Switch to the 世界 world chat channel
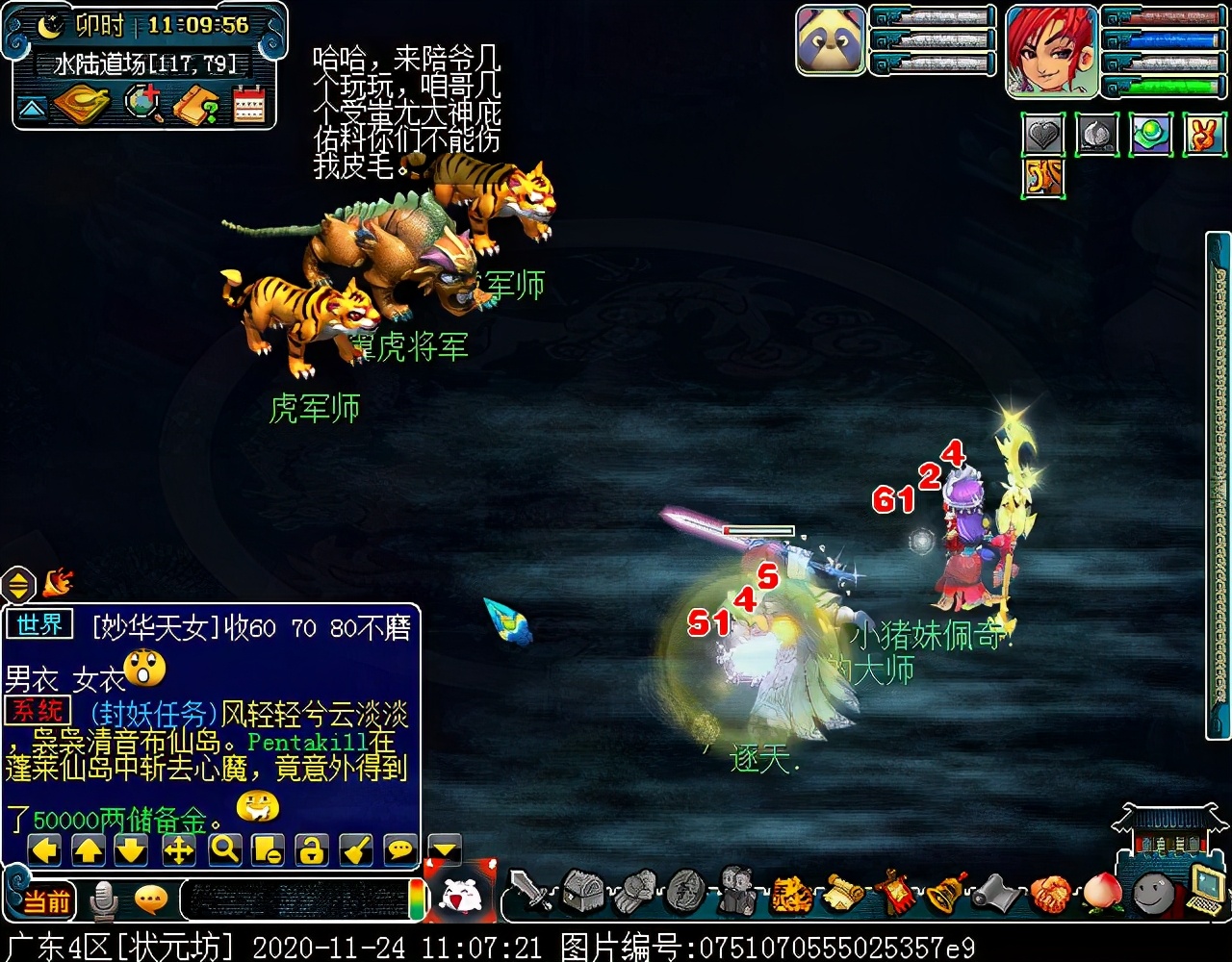The width and height of the screenshot is (1232, 962). tap(39, 625)
